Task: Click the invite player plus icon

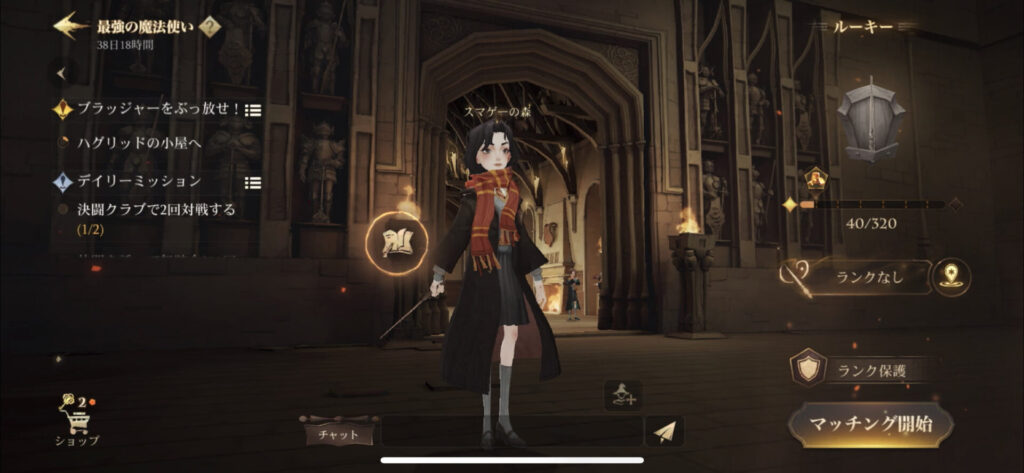Action: pos(621,396)
